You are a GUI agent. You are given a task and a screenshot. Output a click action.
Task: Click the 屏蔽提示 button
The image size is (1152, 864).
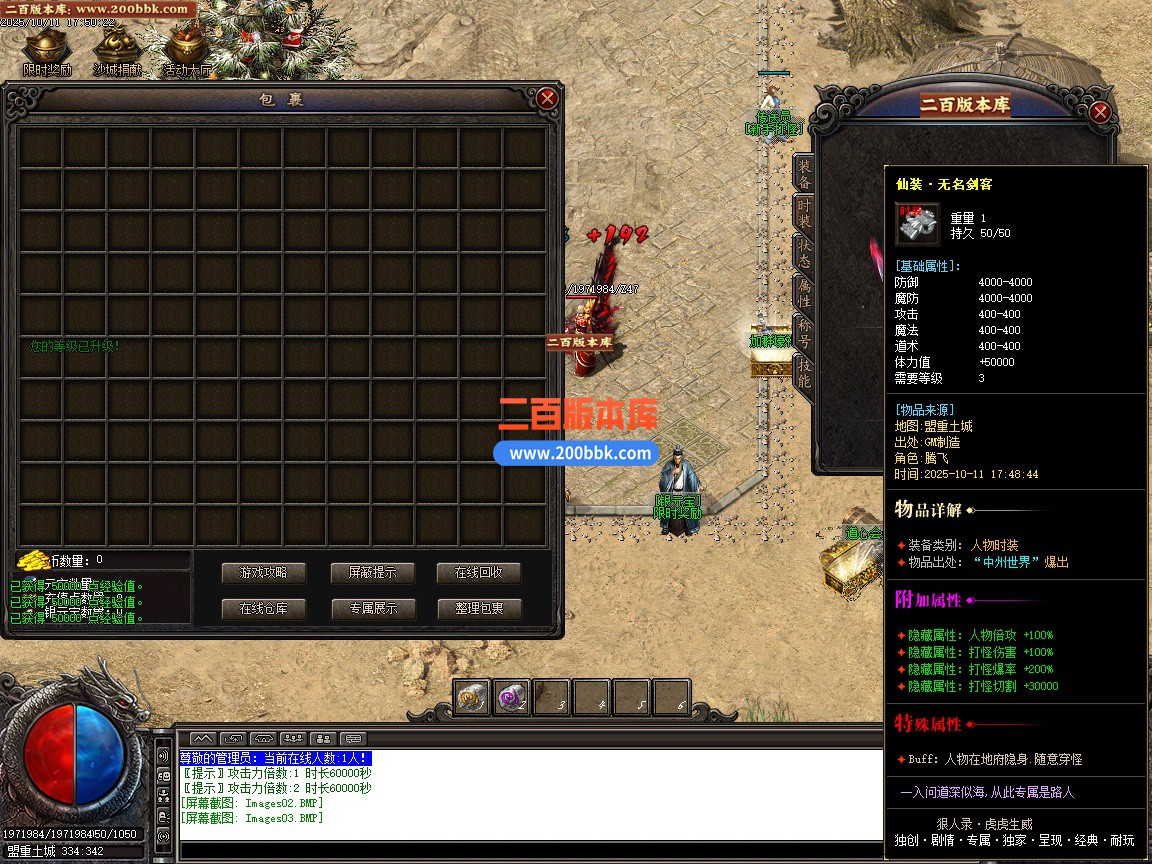[x=372, y=573]
